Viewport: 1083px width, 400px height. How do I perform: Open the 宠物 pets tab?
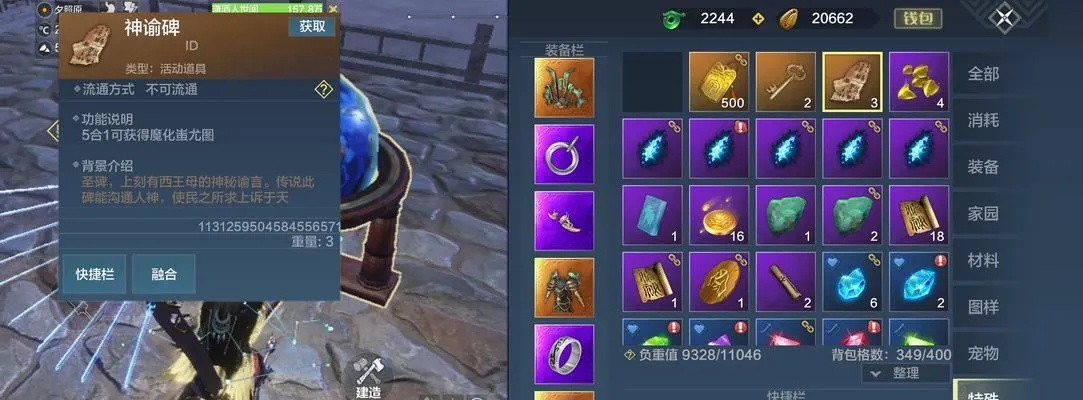983,353
